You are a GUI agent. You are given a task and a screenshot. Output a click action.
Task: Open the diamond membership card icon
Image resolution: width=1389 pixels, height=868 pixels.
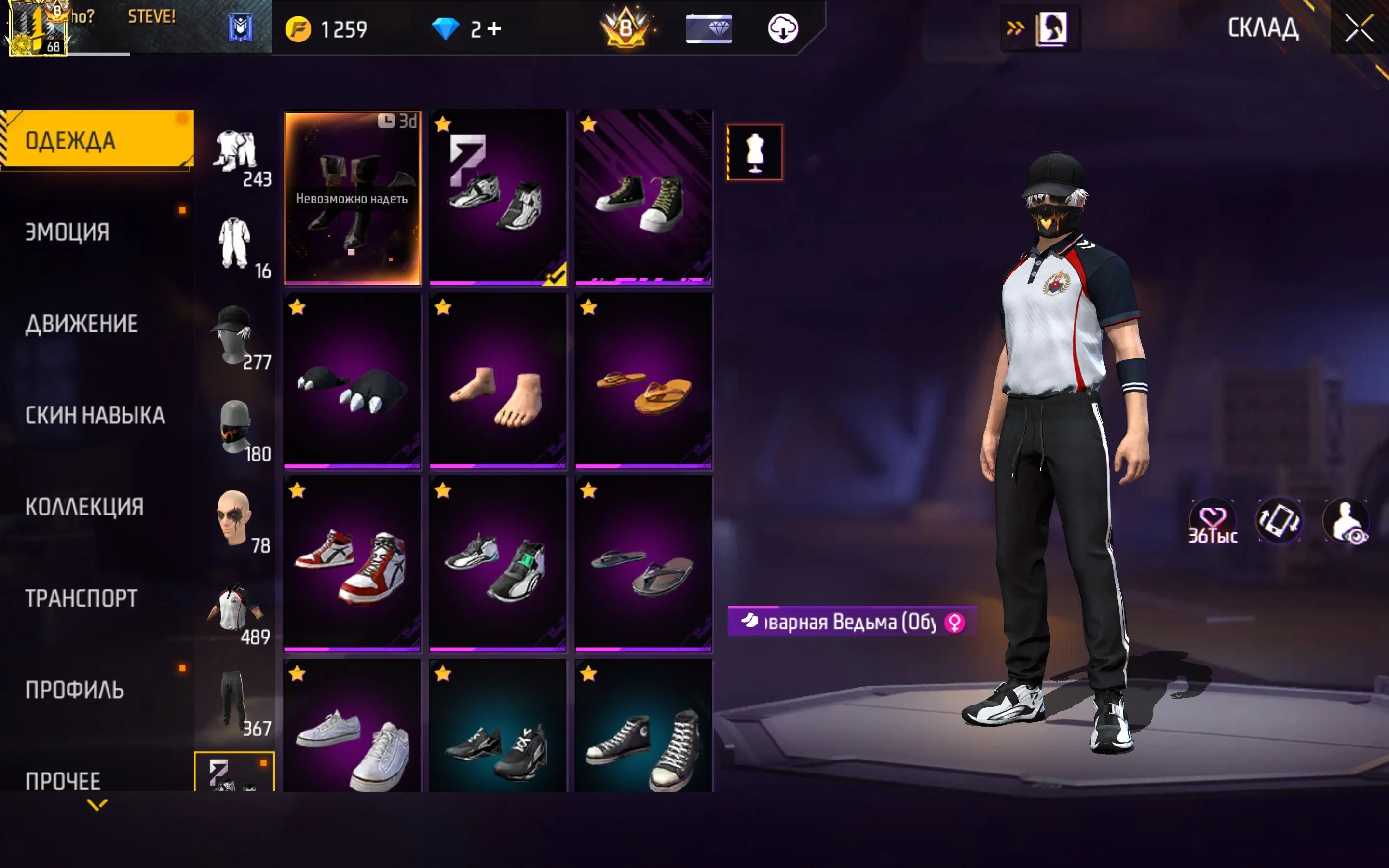coord(709,29)
